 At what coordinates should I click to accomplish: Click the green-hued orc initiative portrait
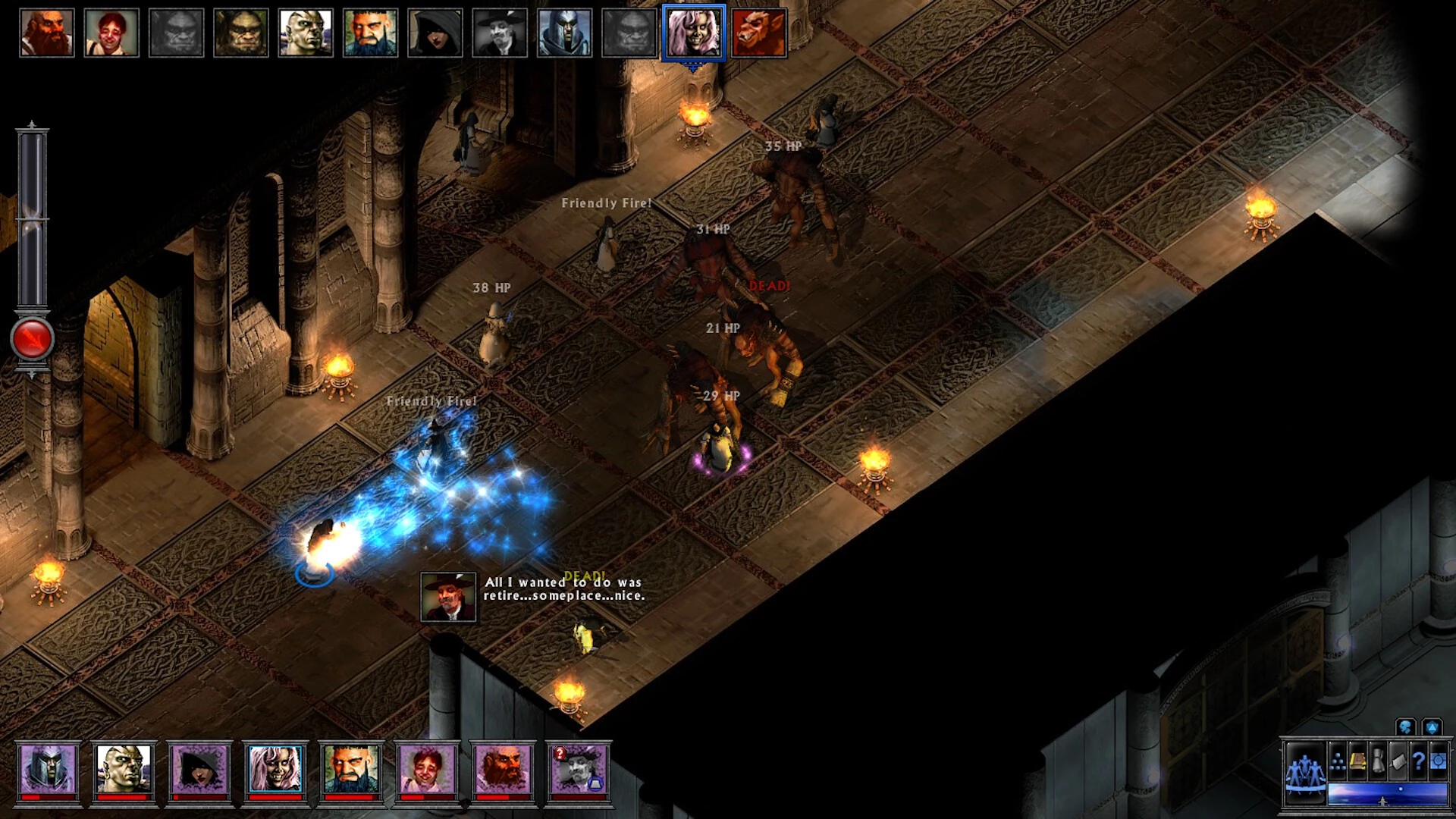tap(241, 33)
